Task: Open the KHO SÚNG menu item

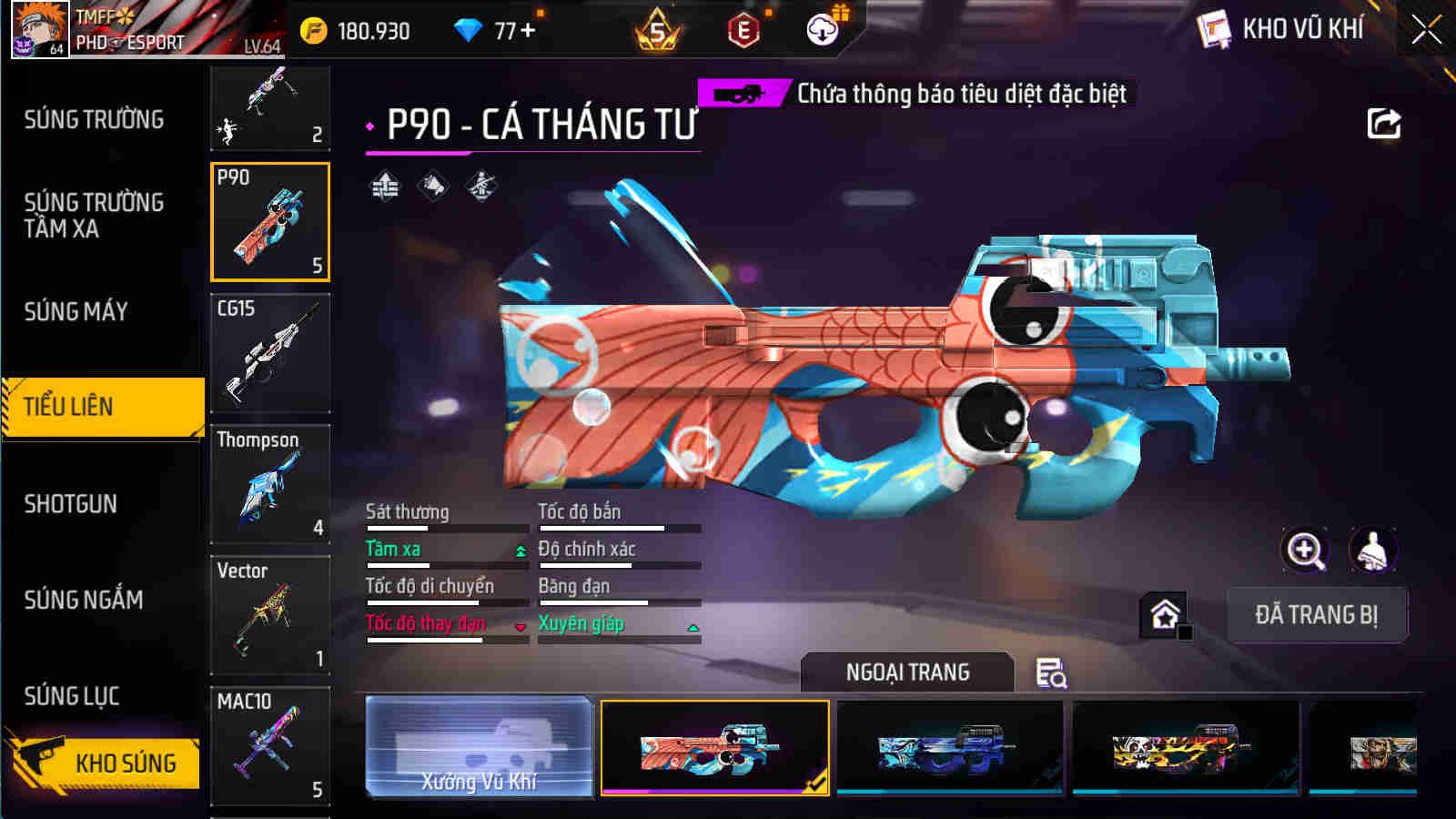Action: tap(124, 763)
